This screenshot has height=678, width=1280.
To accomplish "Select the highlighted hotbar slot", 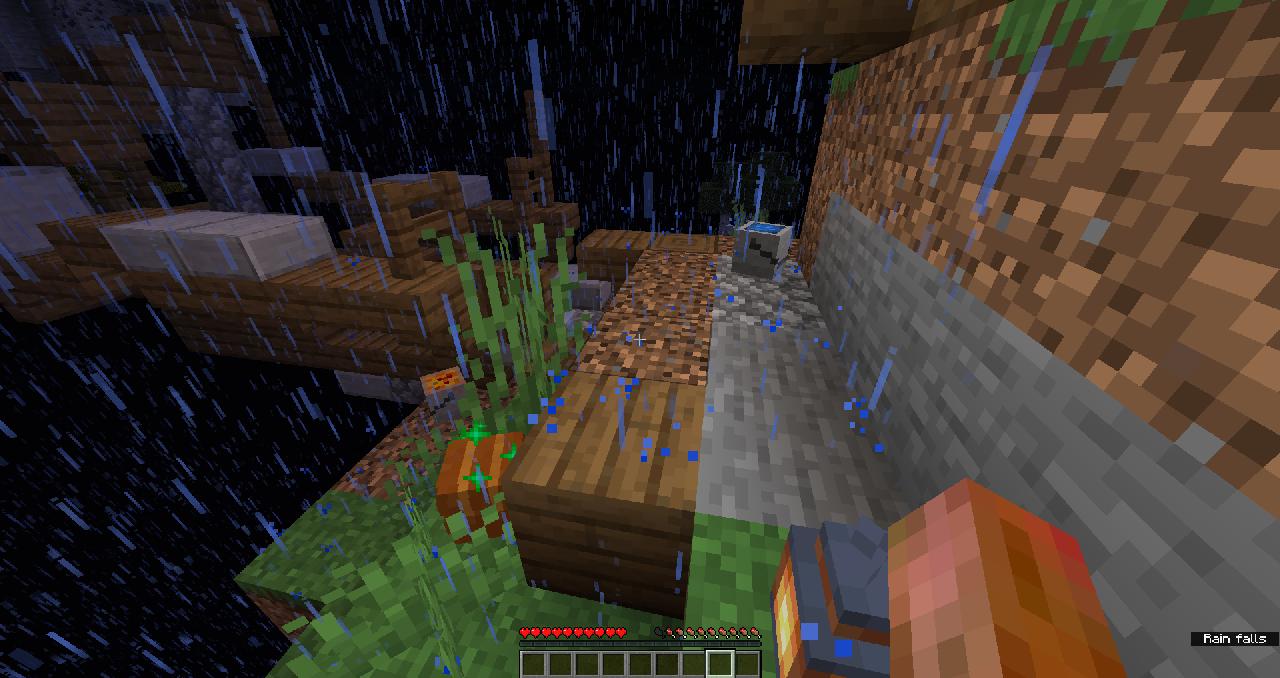I will click(x=720, y=664).
